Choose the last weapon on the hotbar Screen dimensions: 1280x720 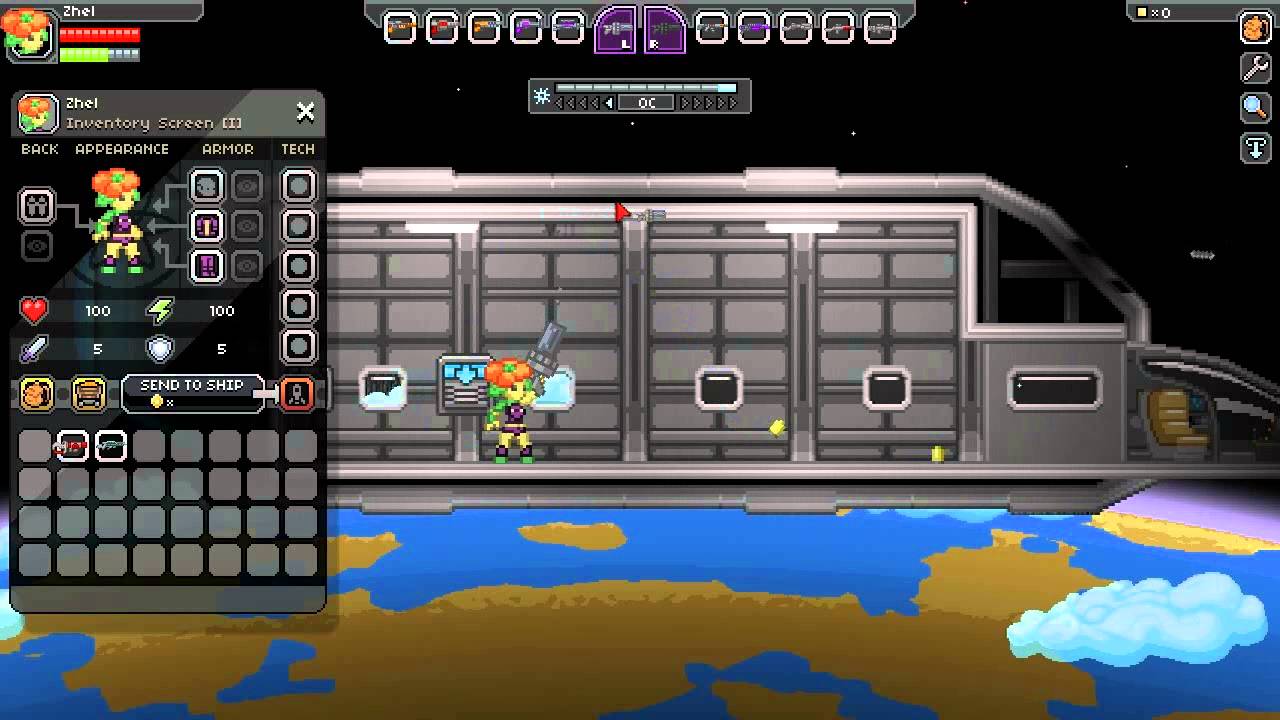[879, 28]
